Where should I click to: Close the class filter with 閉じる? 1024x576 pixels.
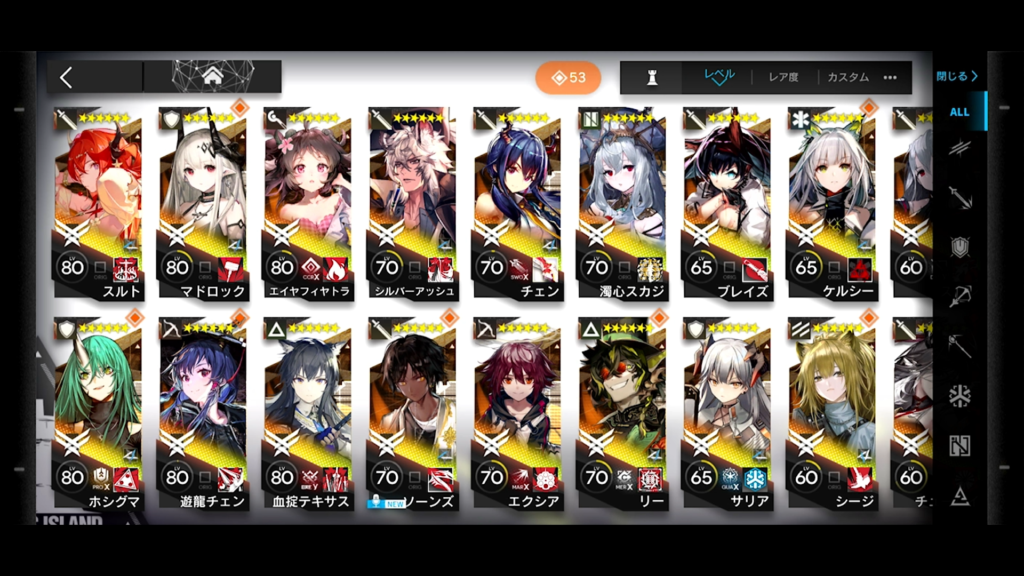tap(957, 76)
